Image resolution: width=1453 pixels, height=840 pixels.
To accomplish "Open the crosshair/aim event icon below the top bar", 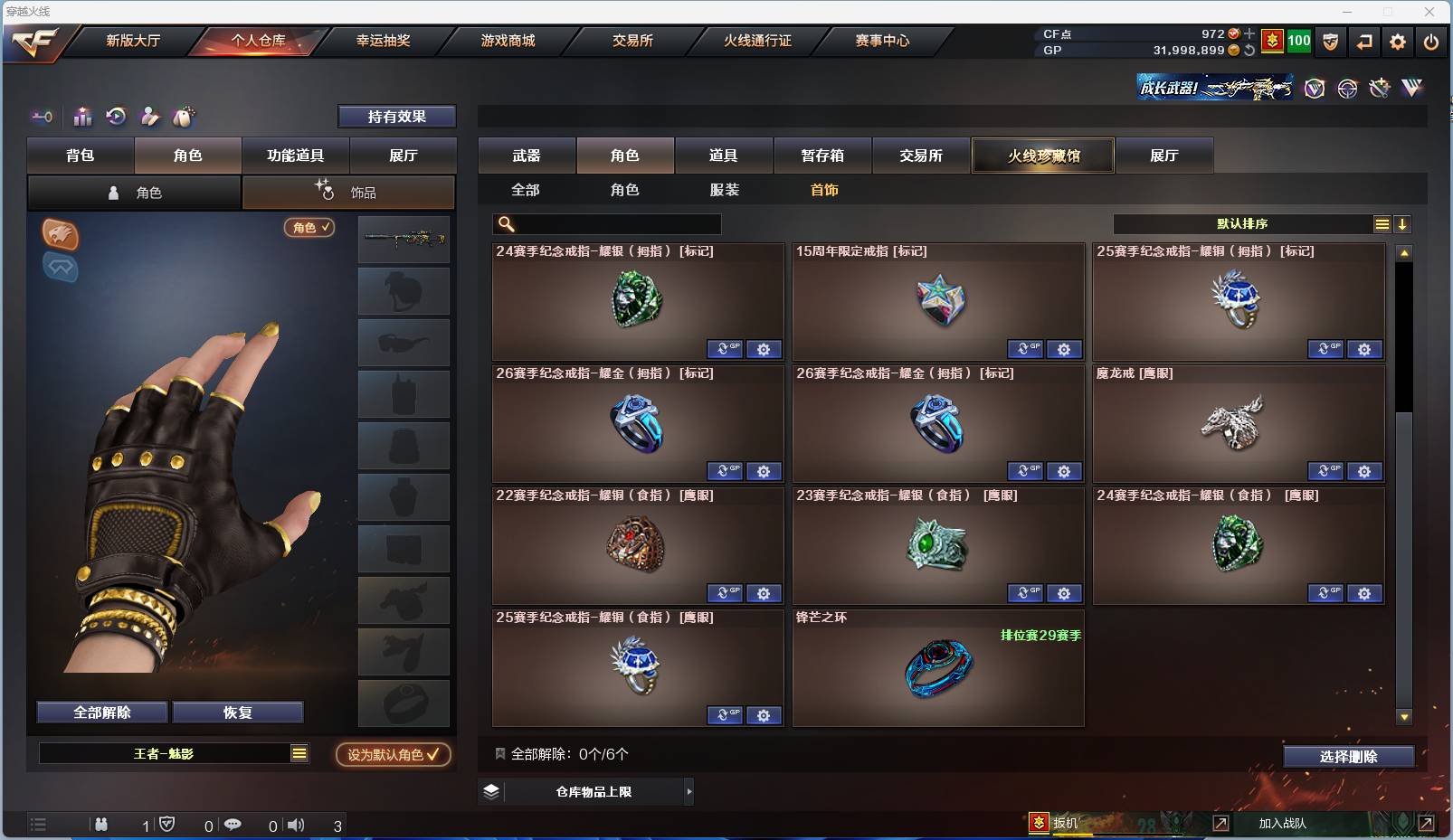I will click(x=1346, y=88).
